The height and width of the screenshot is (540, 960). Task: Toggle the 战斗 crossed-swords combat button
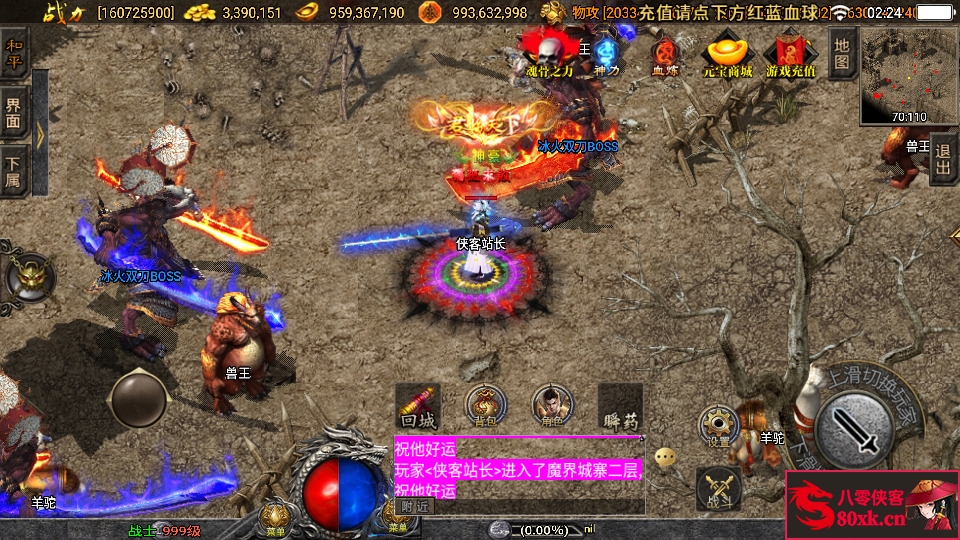pos(718,487)
